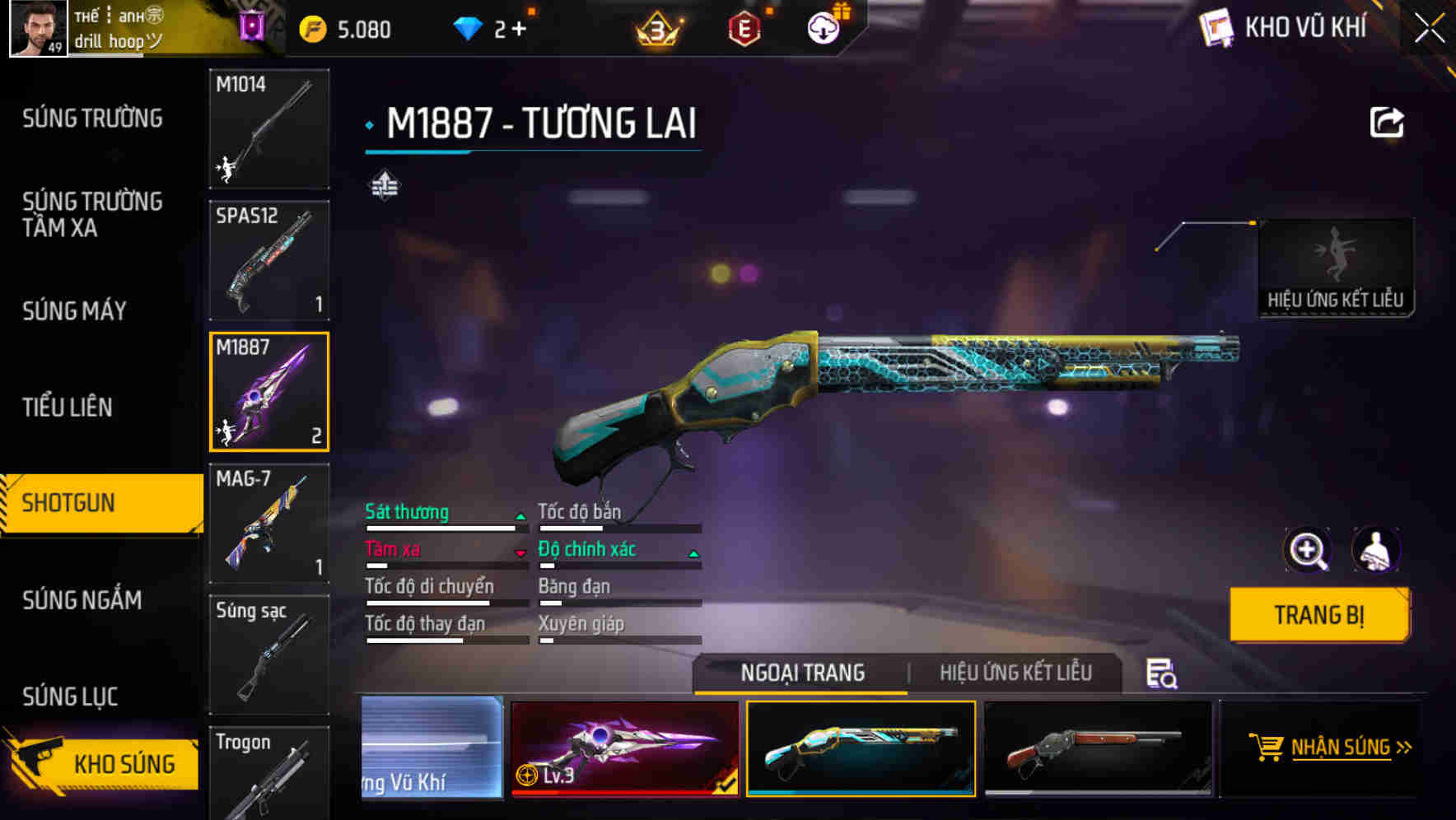
Task: Zoom in on the weapon with magnifier icon
Action: coord(1309,550)
